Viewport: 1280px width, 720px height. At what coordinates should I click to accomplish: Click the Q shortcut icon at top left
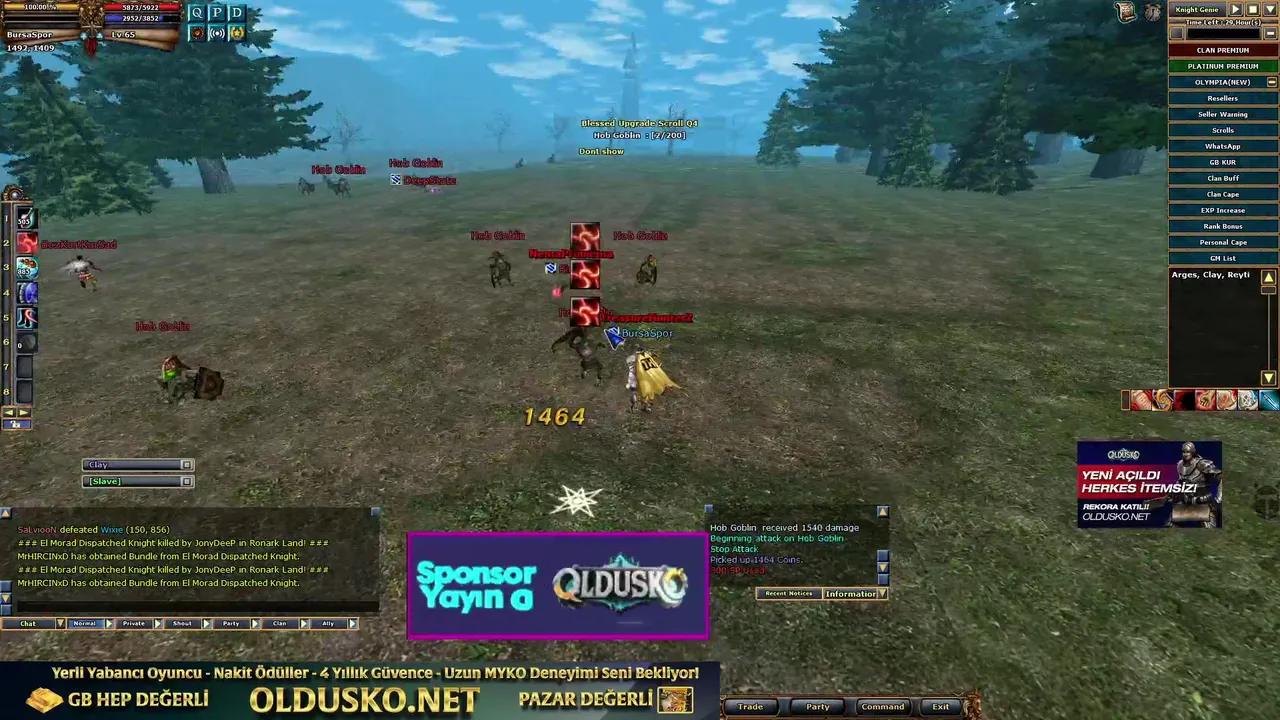(196, 12)
